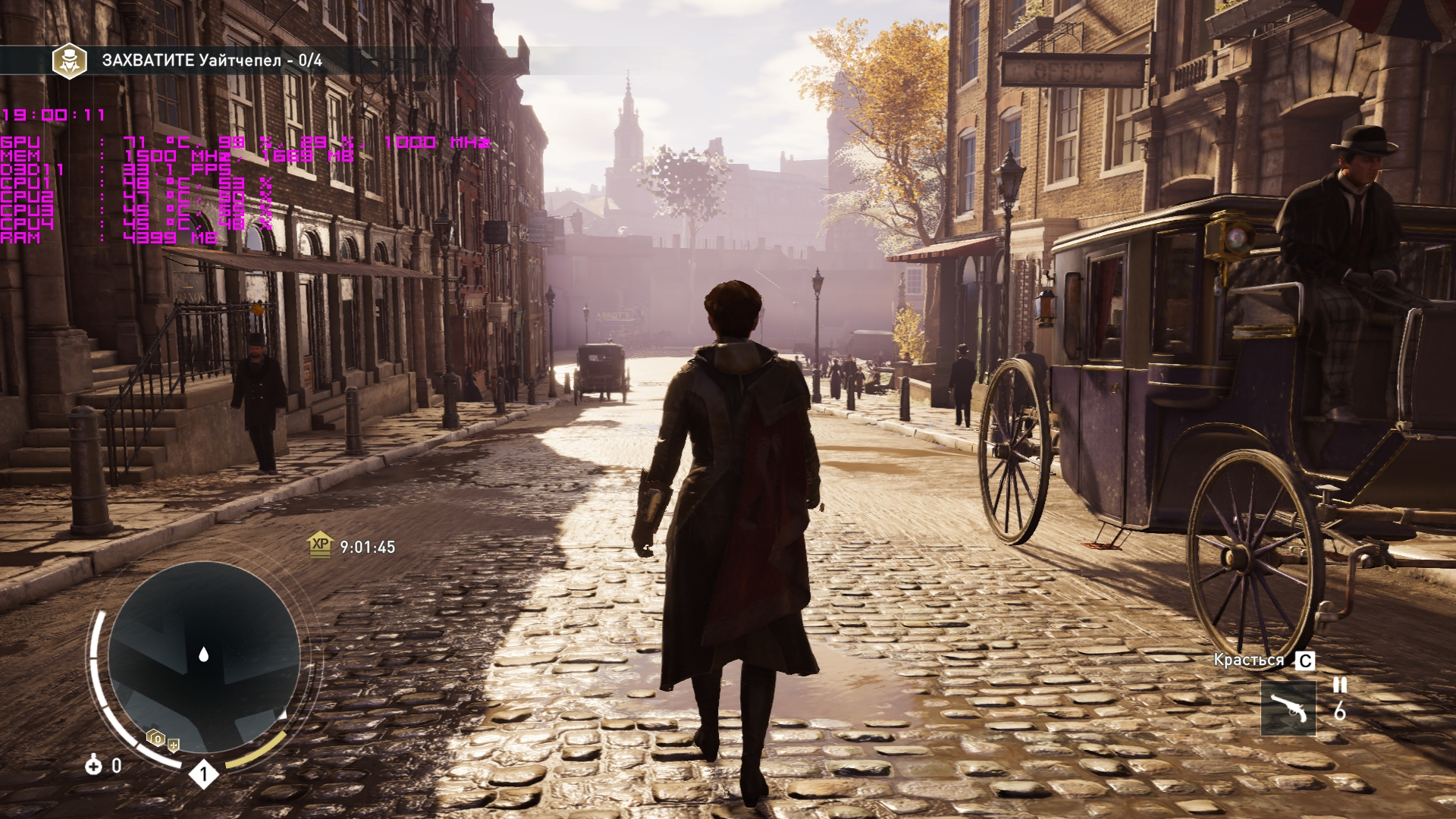Click the XP boost icon
This screenshot has height=819, width=1456.
pyautogui.click(x=321, y=544)
